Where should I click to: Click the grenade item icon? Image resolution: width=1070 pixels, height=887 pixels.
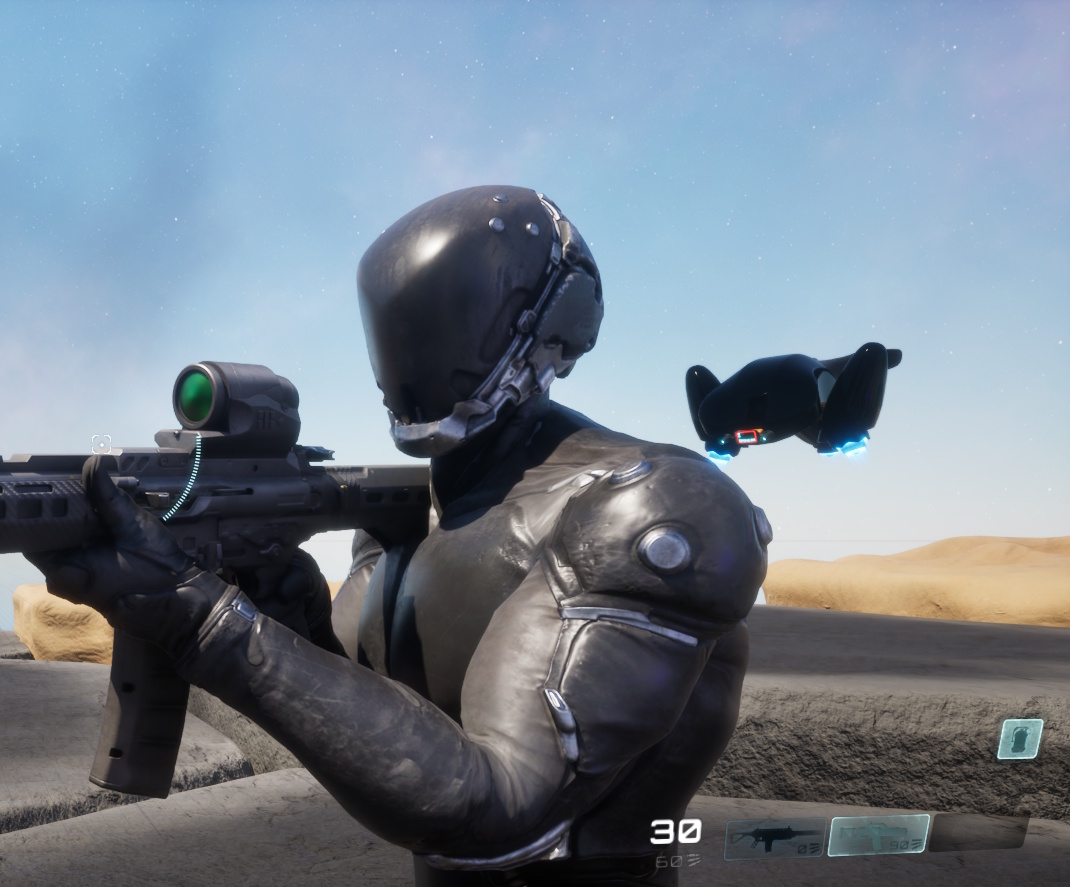(1019, 739)
